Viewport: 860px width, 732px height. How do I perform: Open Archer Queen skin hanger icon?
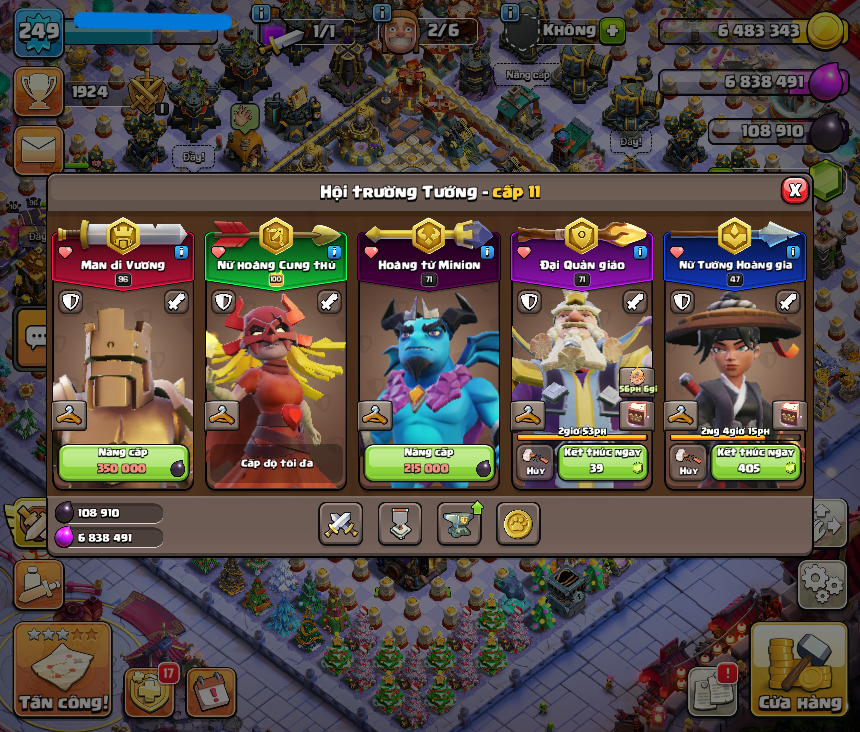pyautogui.click(x=222, y=415)
